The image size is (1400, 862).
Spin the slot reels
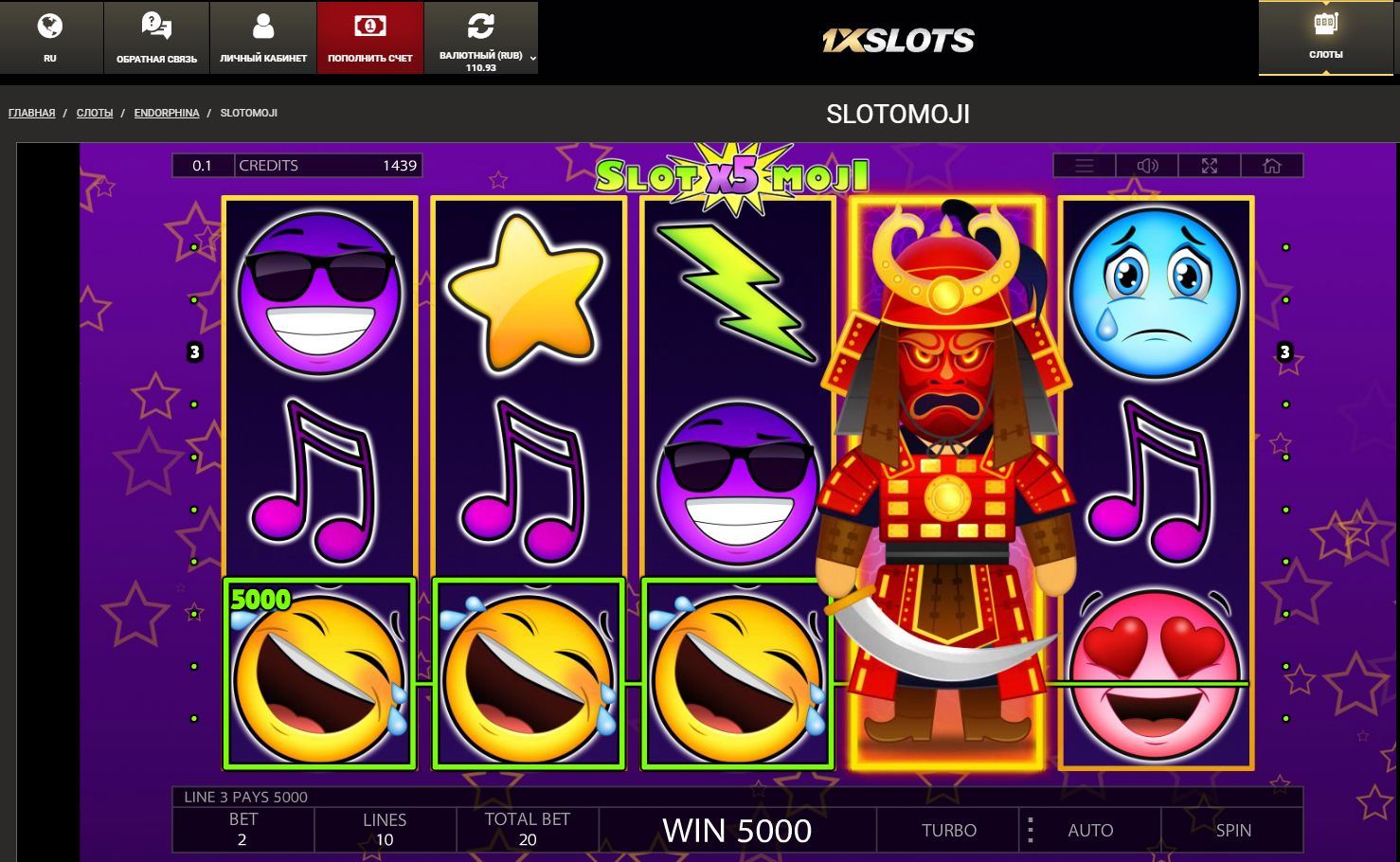click(1232, 830)
